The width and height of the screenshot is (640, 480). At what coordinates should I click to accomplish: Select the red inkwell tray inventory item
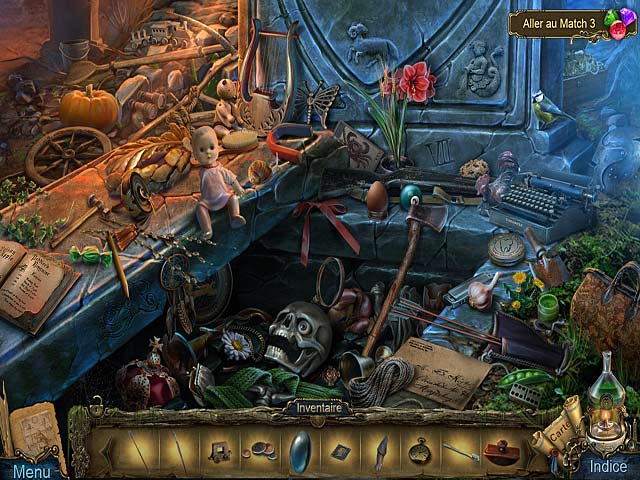click(500, 451)
